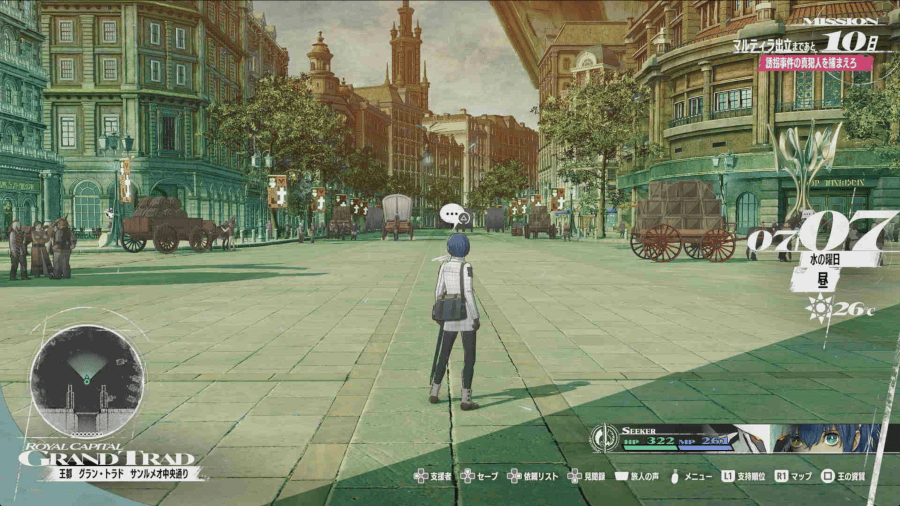Click the speech bubble talk marker
The height and width of the screenshot is (506, 900).
[455, 213]
